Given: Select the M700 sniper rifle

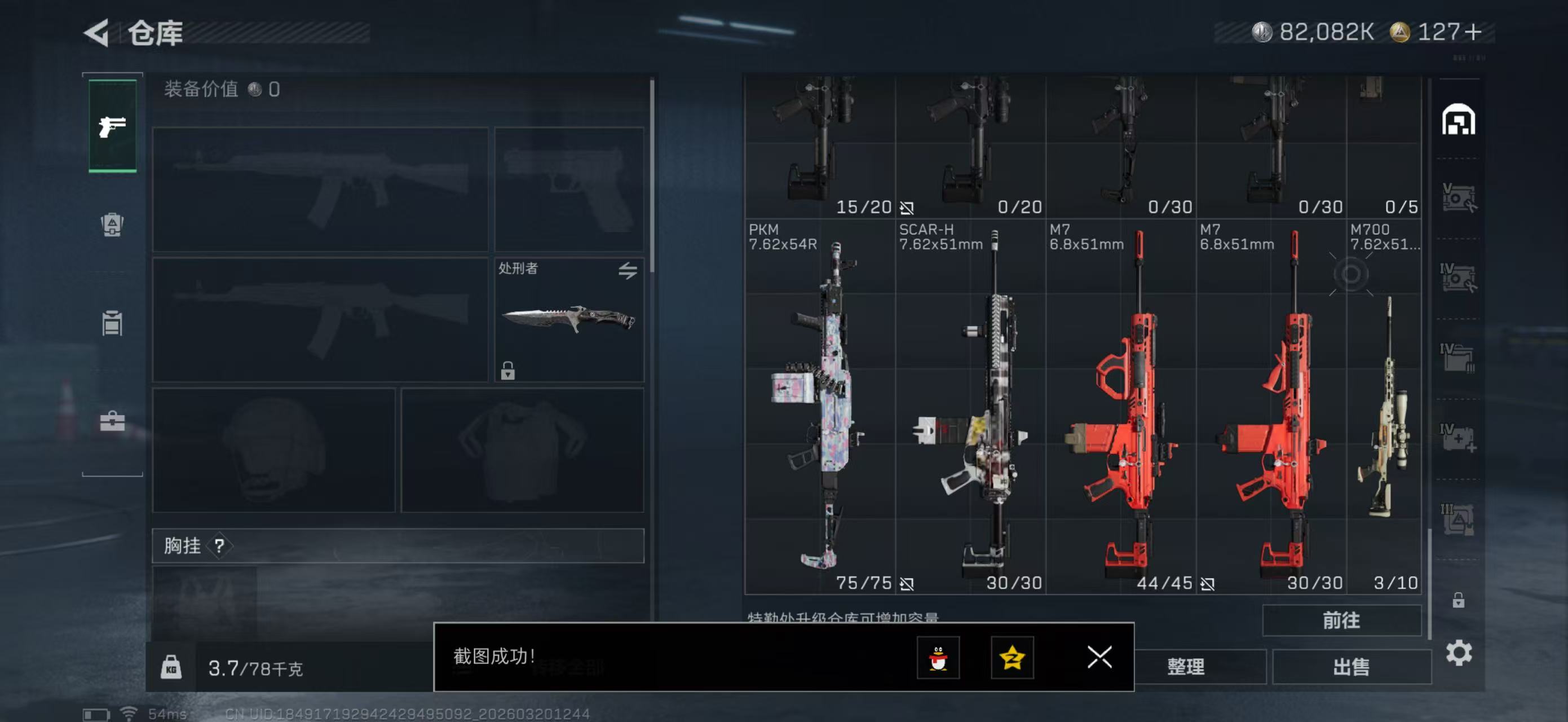Looking at the screenshot, I should click(x=1384, y=406).
